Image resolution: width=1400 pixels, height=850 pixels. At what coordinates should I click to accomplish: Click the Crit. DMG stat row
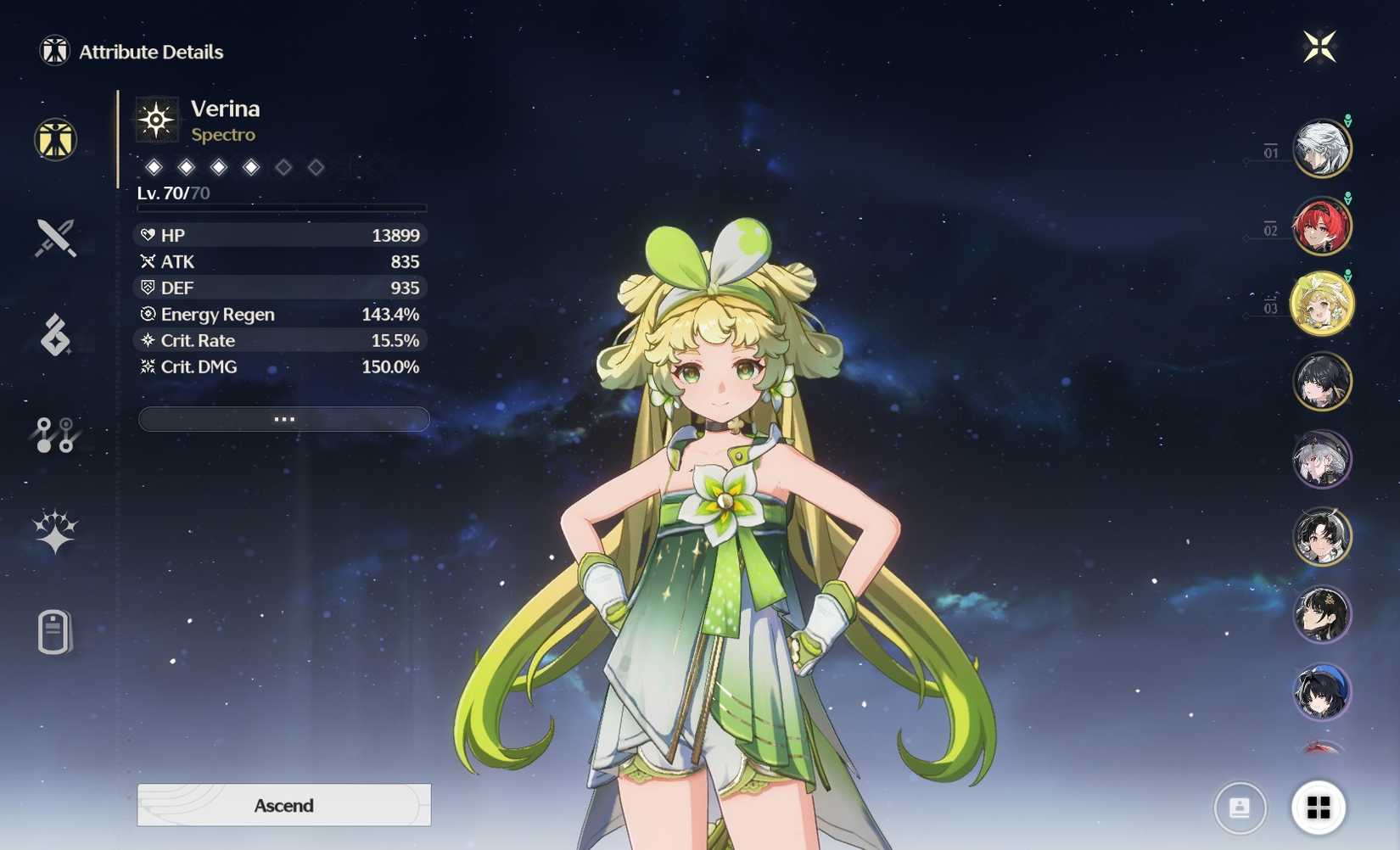click(280, 366)
